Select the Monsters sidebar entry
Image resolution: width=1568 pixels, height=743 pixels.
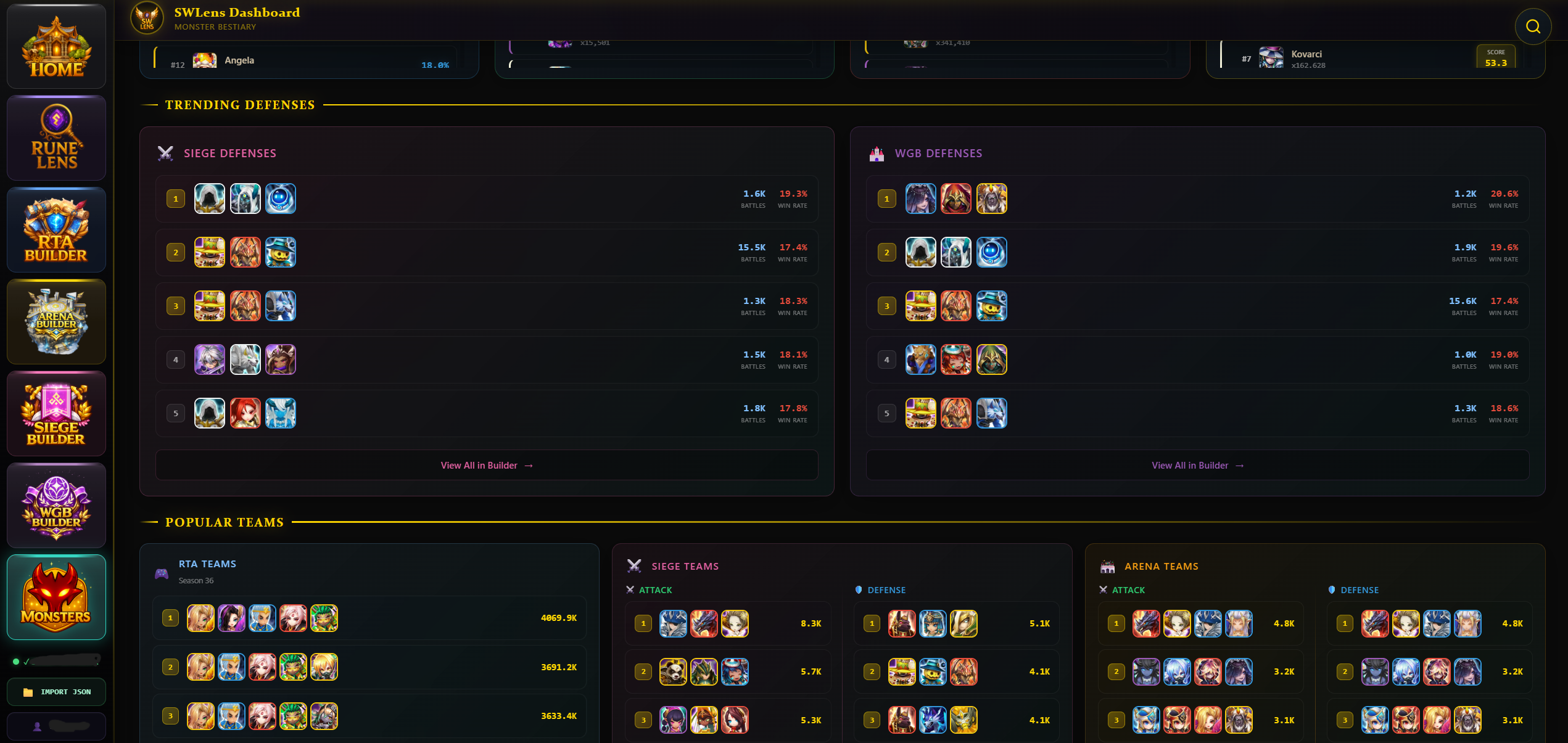coord(56,597)
